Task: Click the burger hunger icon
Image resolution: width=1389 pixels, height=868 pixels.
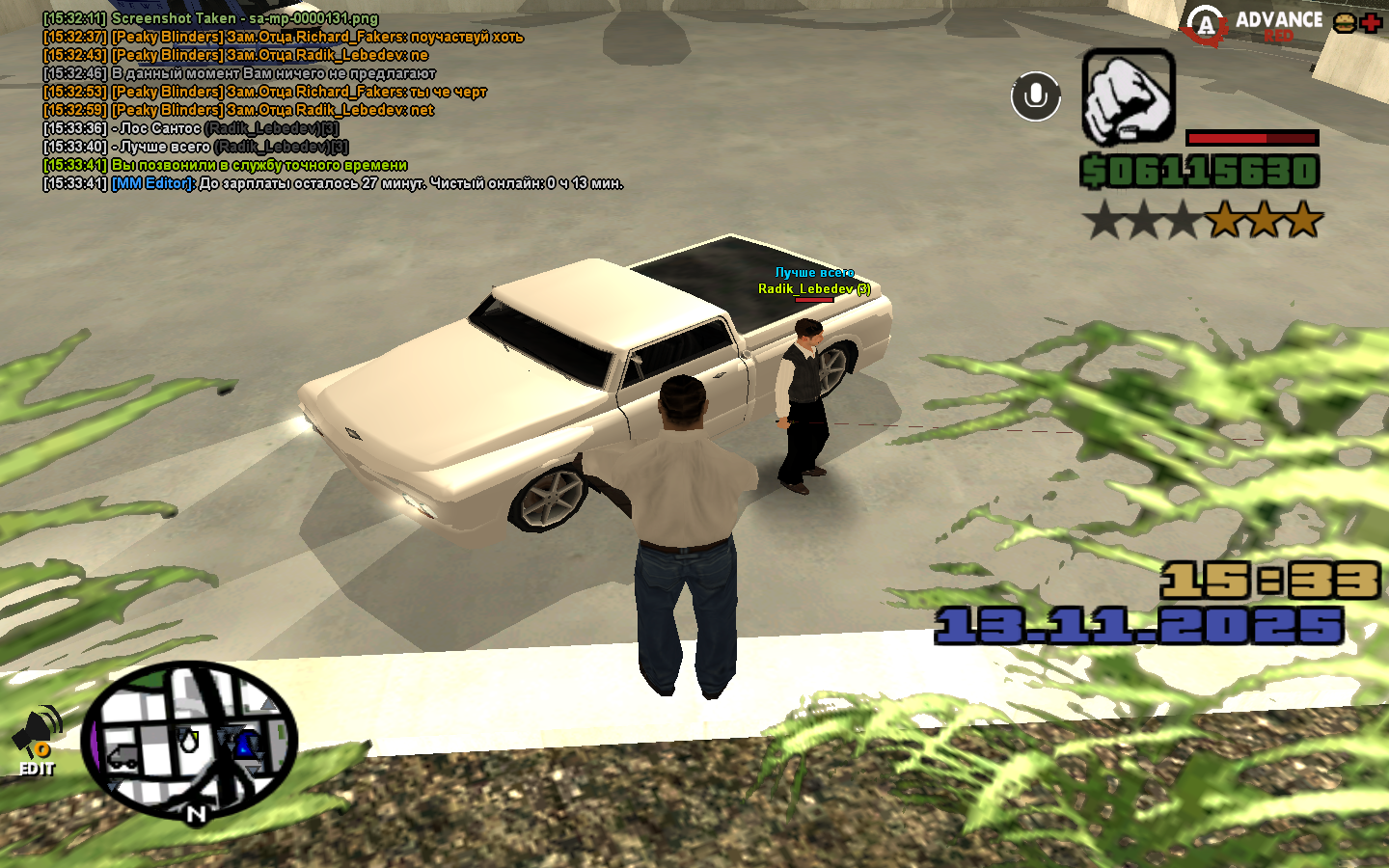Action: [1344, 23]
